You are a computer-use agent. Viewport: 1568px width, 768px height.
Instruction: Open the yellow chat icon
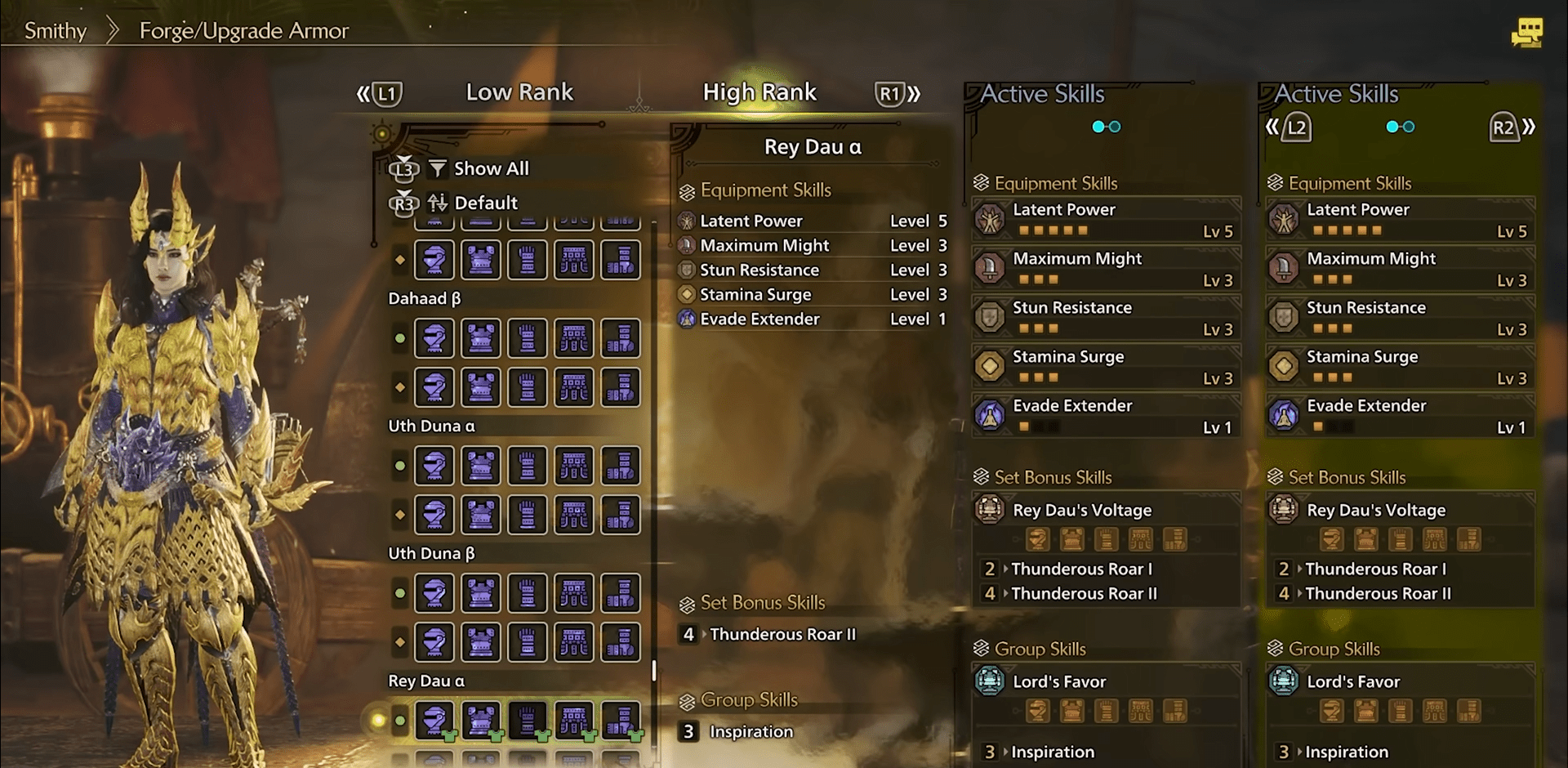[1526, 33]
